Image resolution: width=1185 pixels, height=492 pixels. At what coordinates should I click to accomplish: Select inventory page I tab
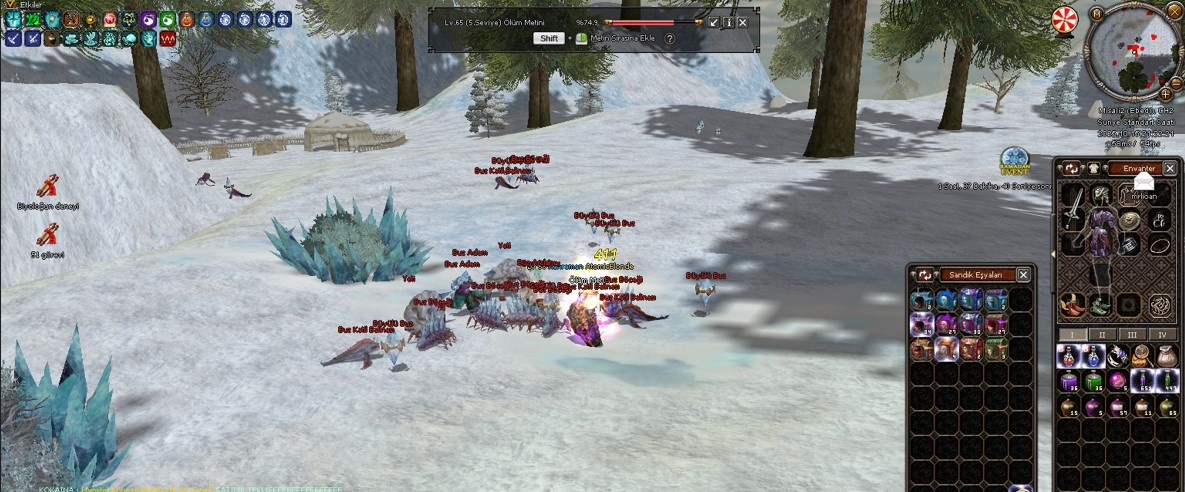click(x=1072, y=334)
